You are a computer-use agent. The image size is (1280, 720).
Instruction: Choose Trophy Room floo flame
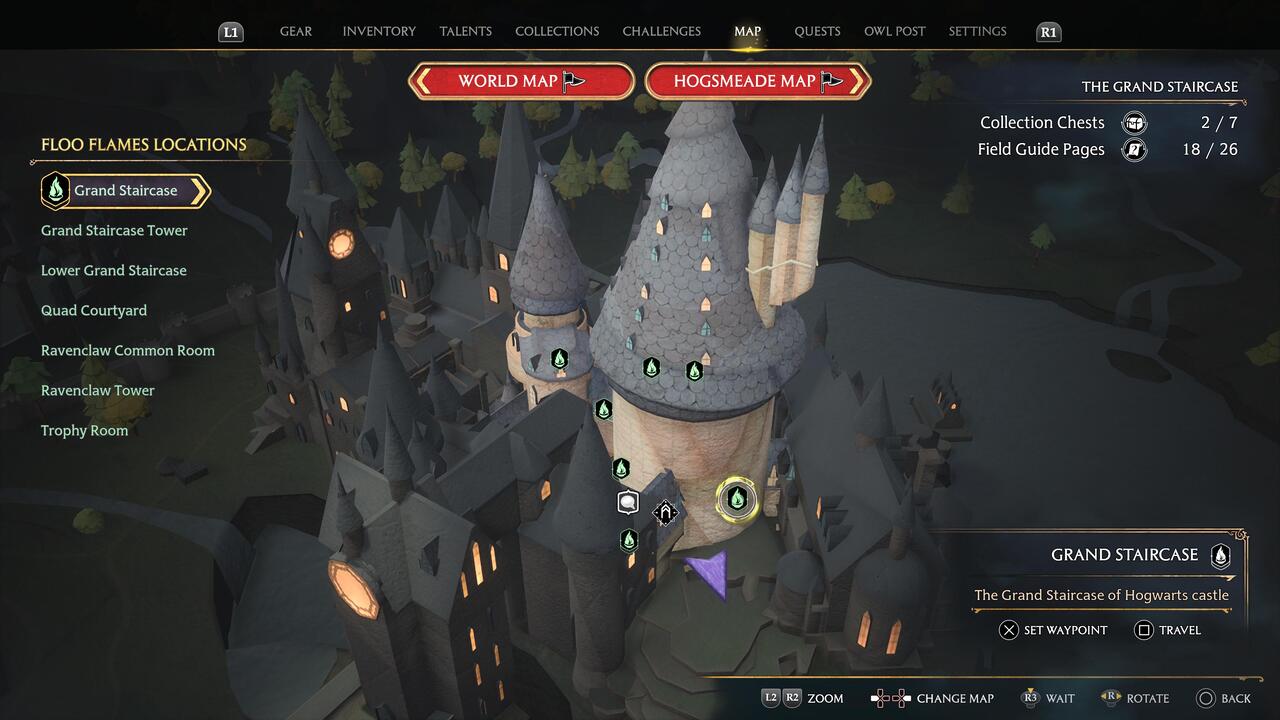[x=84, y=431]
